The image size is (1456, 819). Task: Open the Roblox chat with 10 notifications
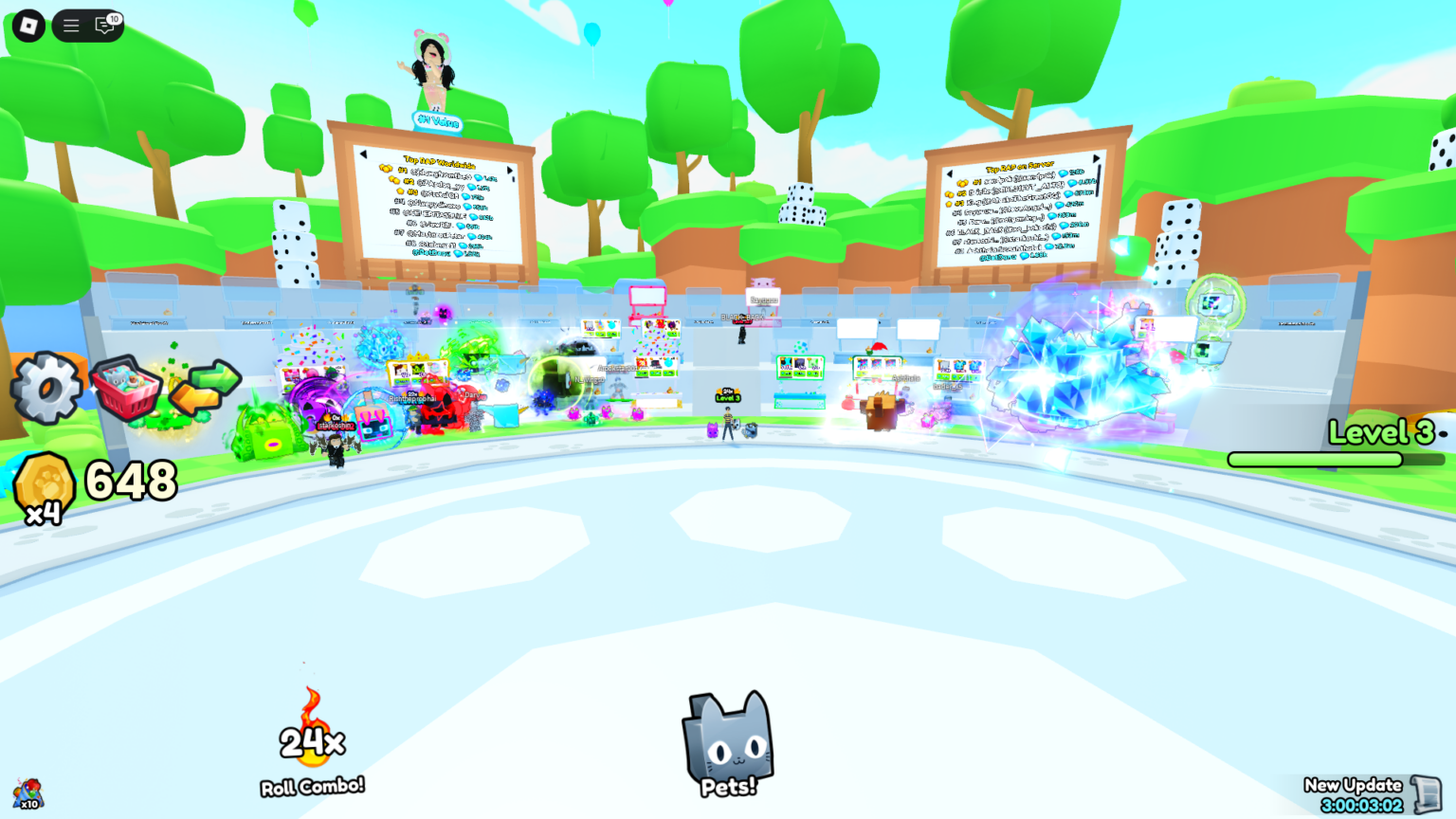tap(104, 26)
